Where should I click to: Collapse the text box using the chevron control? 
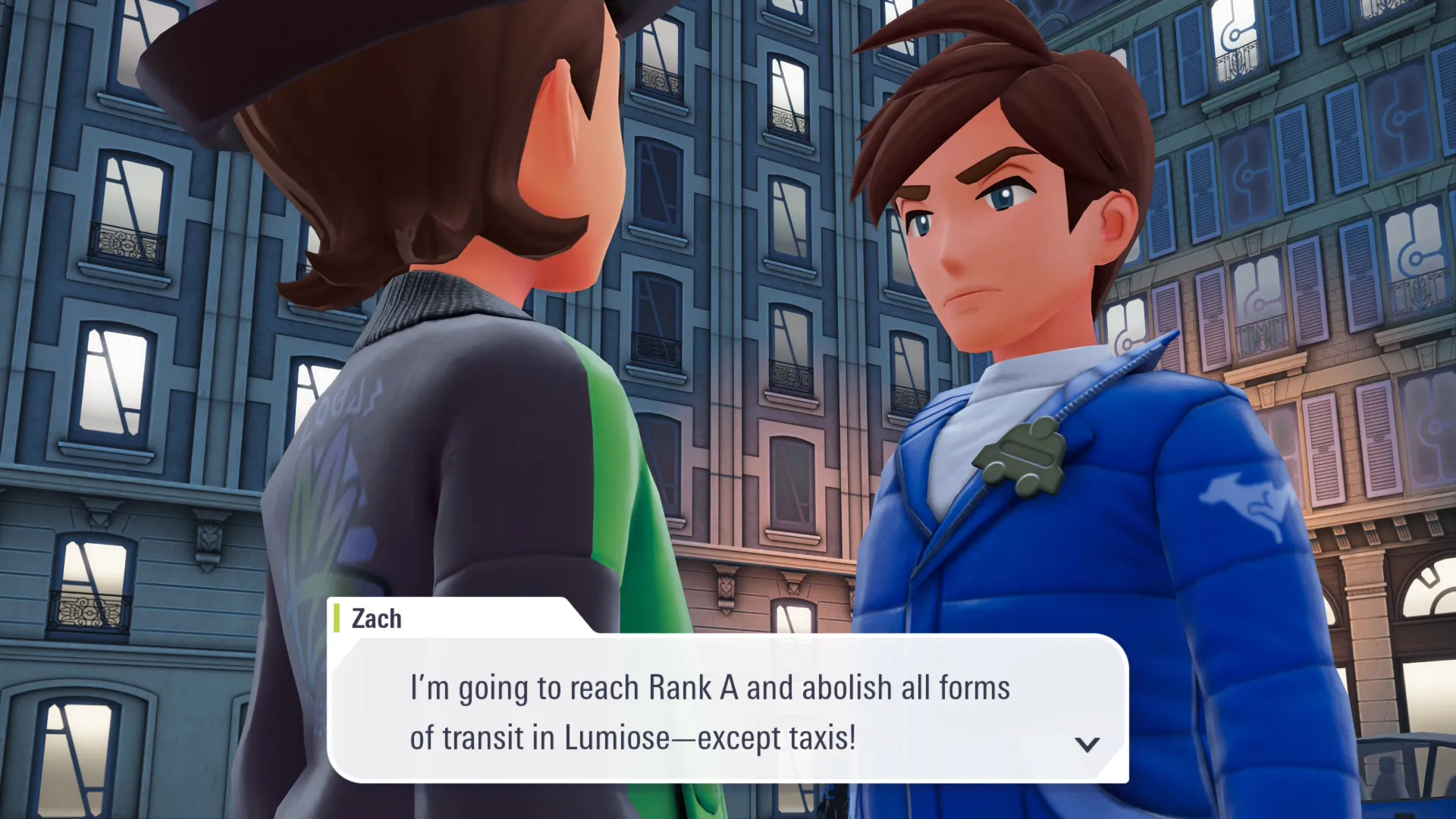click(1087, 744)
